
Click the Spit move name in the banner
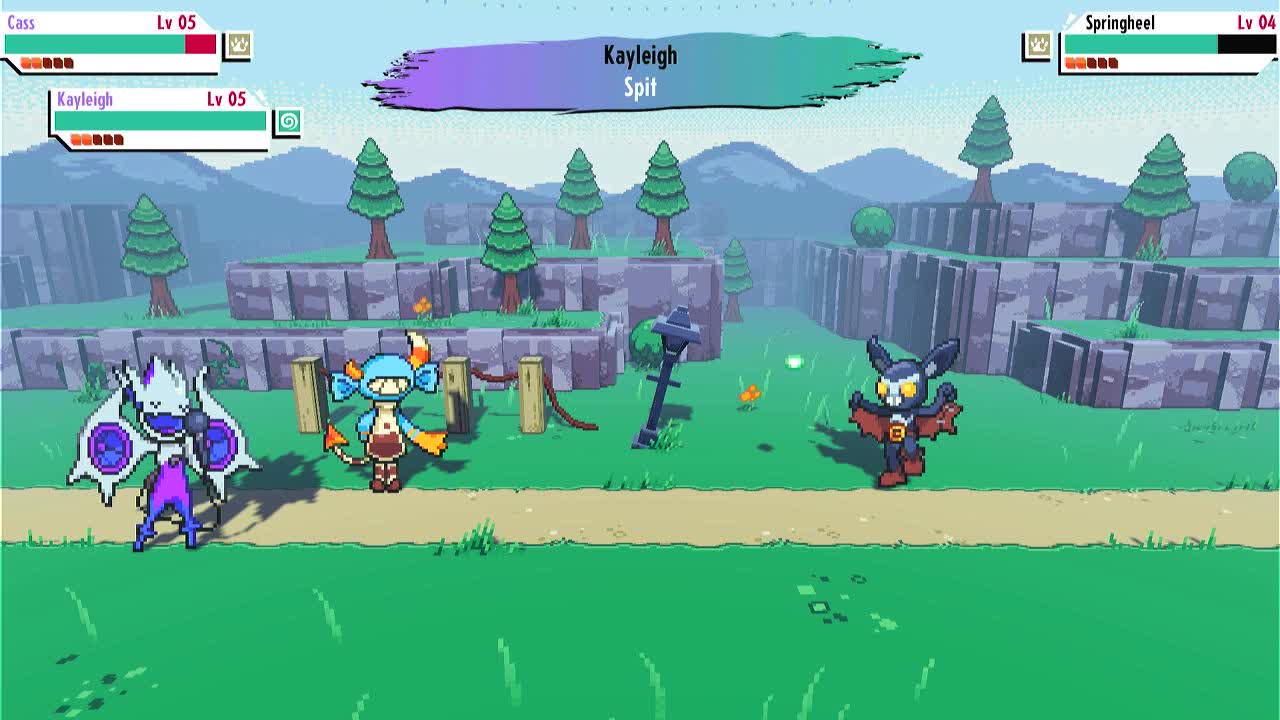click(640, 86)
